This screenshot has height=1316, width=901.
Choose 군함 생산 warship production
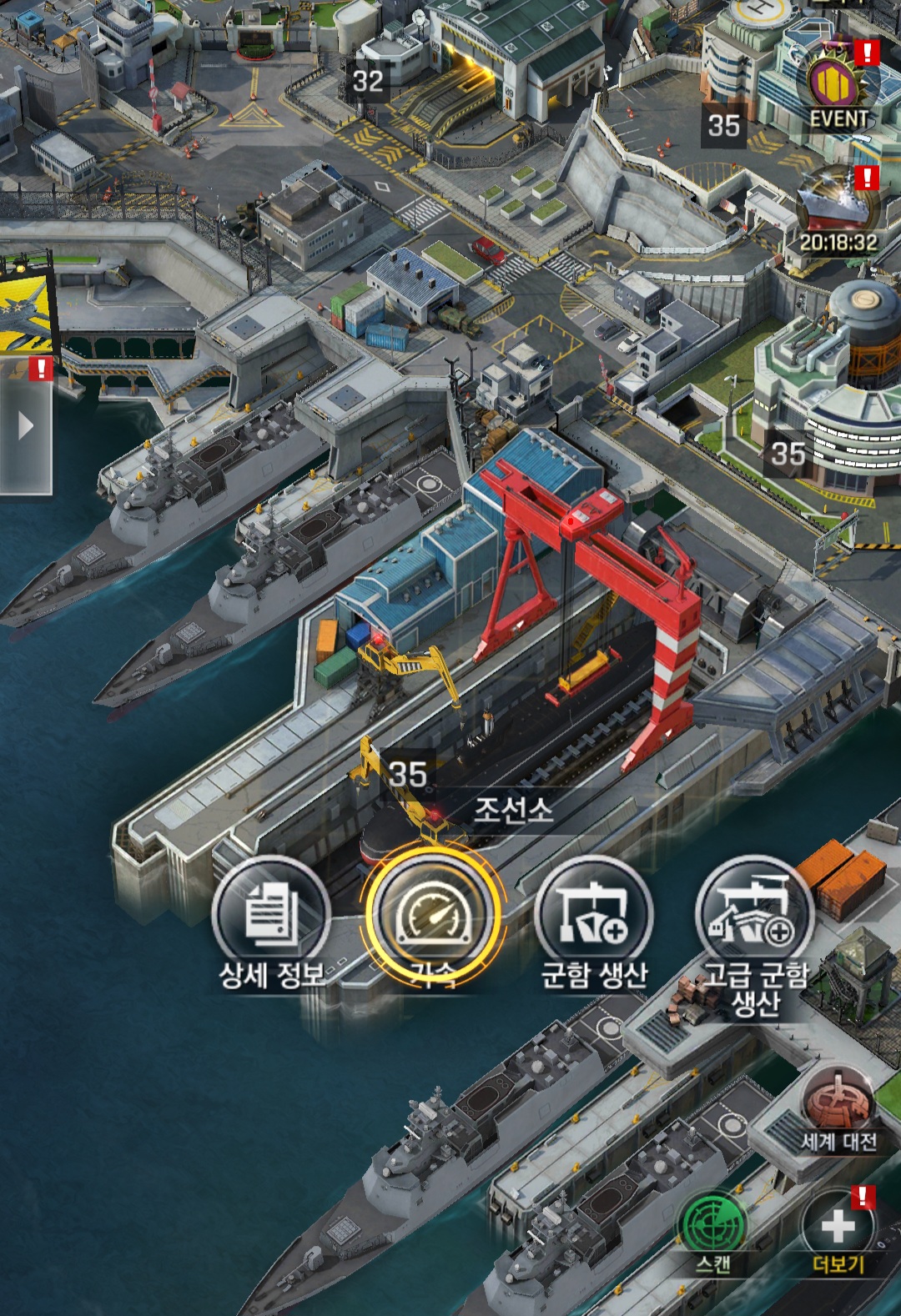pyautogui.click(x=594, y=917)
